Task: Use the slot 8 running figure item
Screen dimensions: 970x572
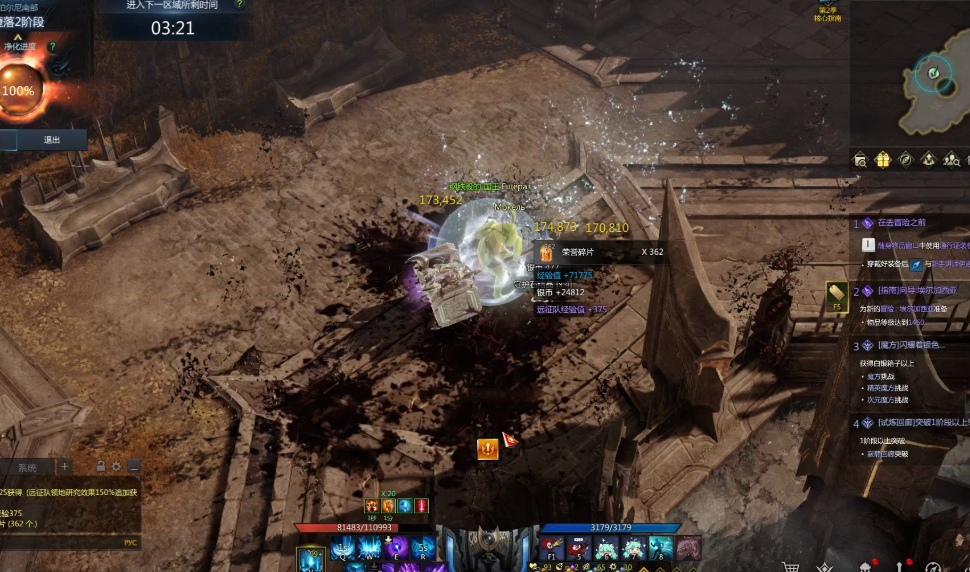Action: point(660,548)
